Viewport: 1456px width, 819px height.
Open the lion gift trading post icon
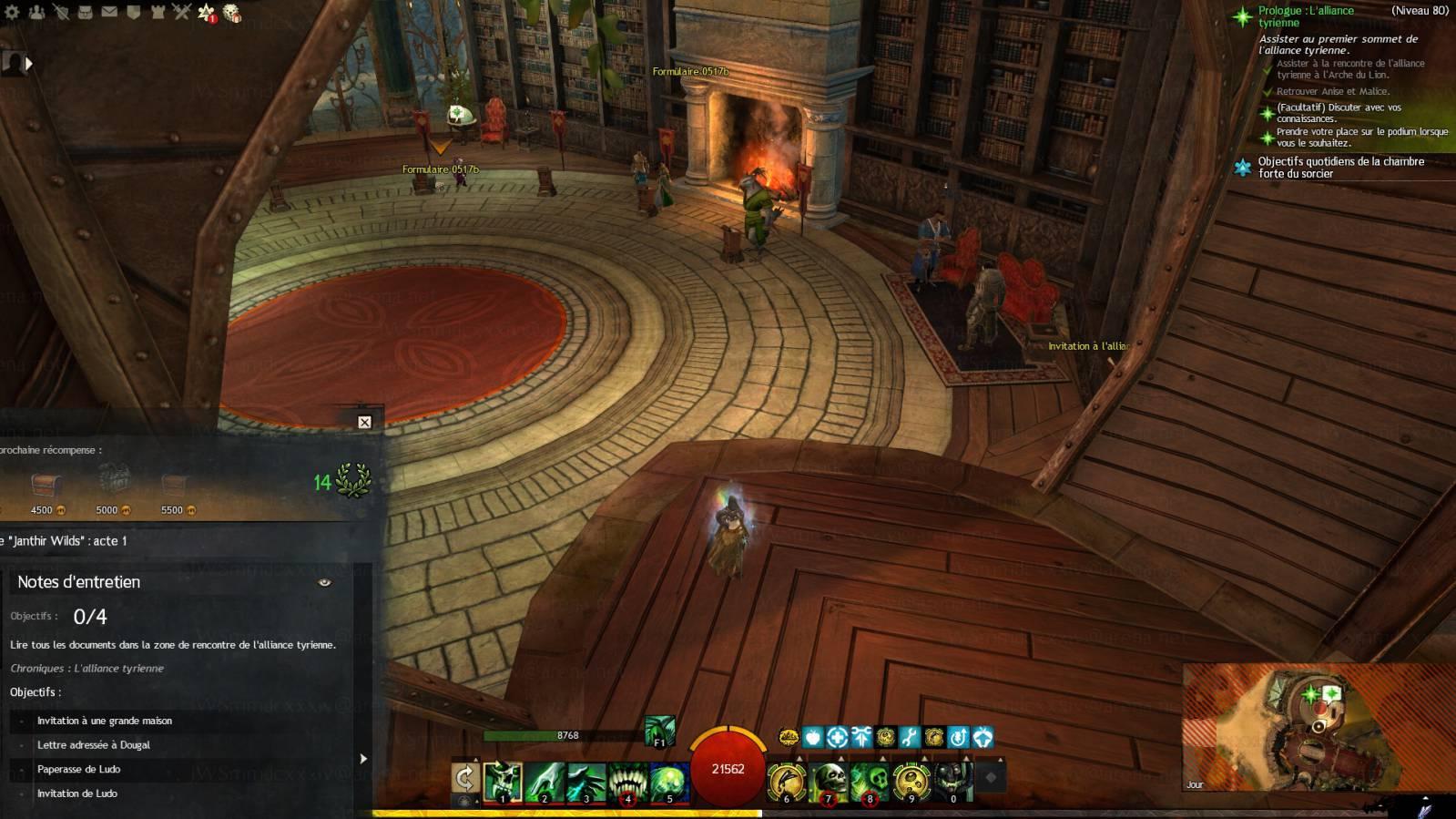pyautogui.click(x=232, y=13)
